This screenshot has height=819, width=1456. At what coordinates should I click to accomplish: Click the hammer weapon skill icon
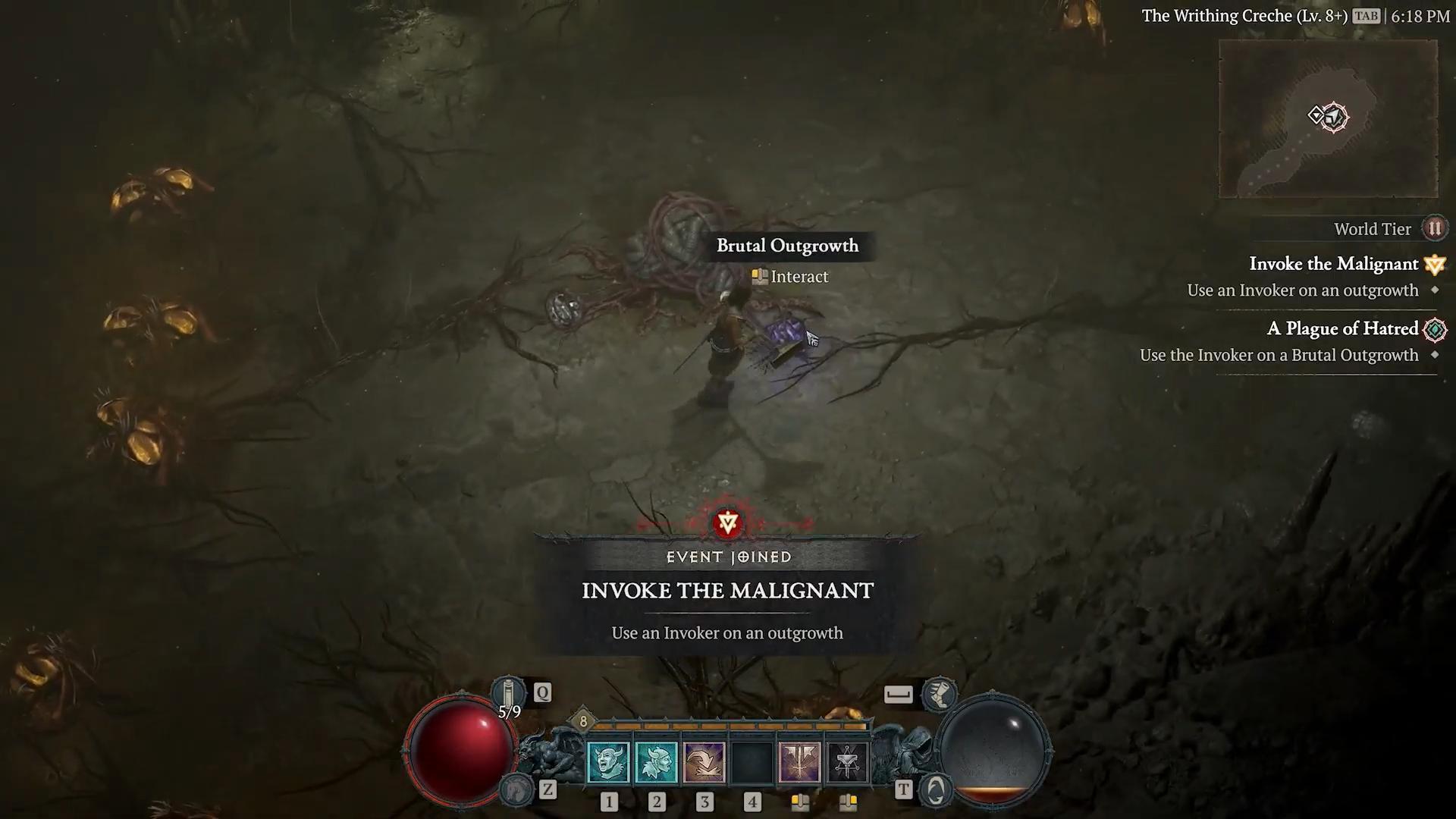[x=847, y=761]
